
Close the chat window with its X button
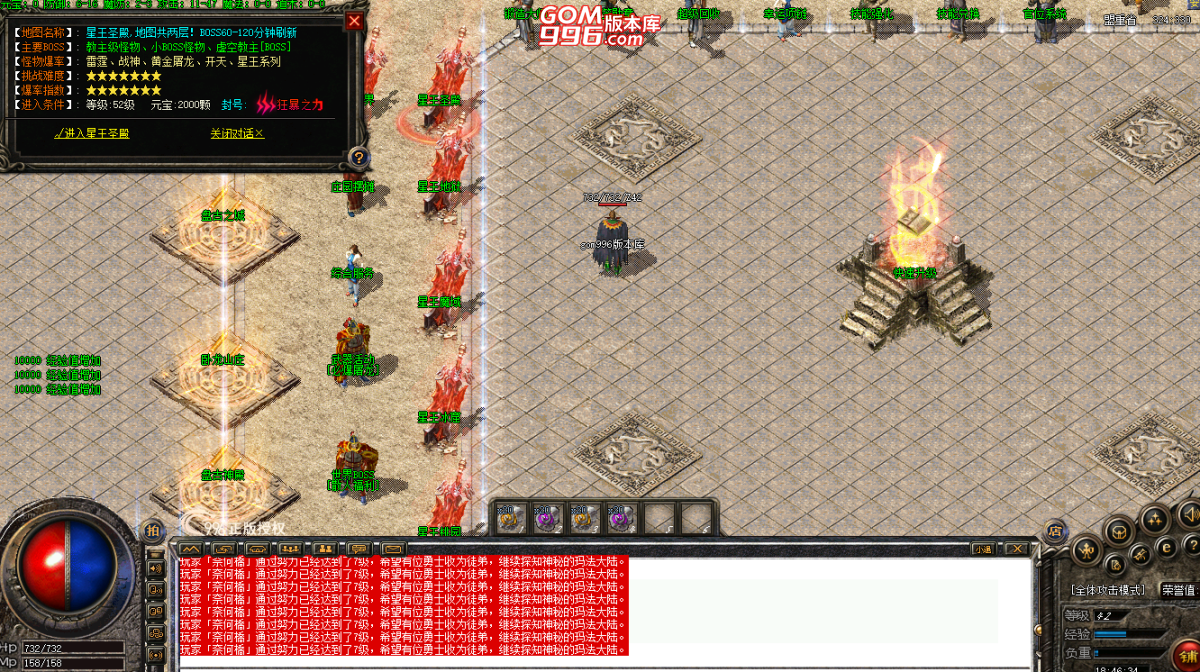point(1016,549)
